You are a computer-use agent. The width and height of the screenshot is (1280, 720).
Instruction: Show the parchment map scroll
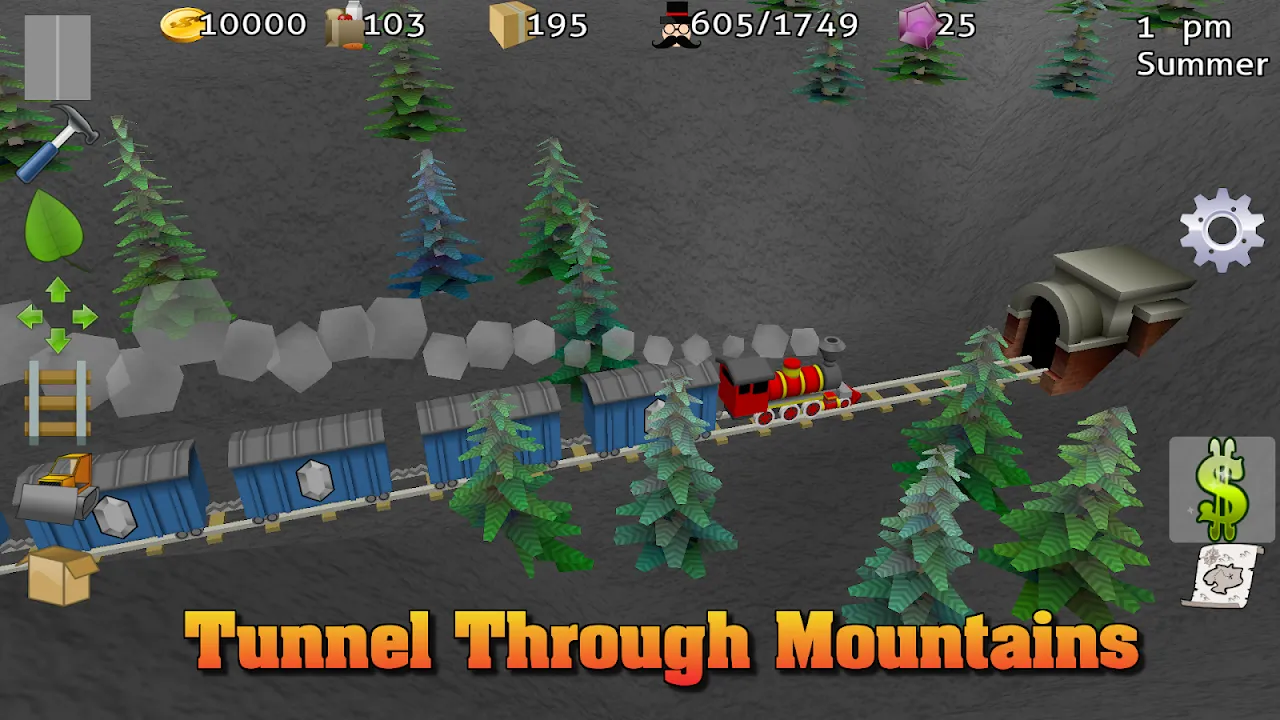coord(1221,576)
